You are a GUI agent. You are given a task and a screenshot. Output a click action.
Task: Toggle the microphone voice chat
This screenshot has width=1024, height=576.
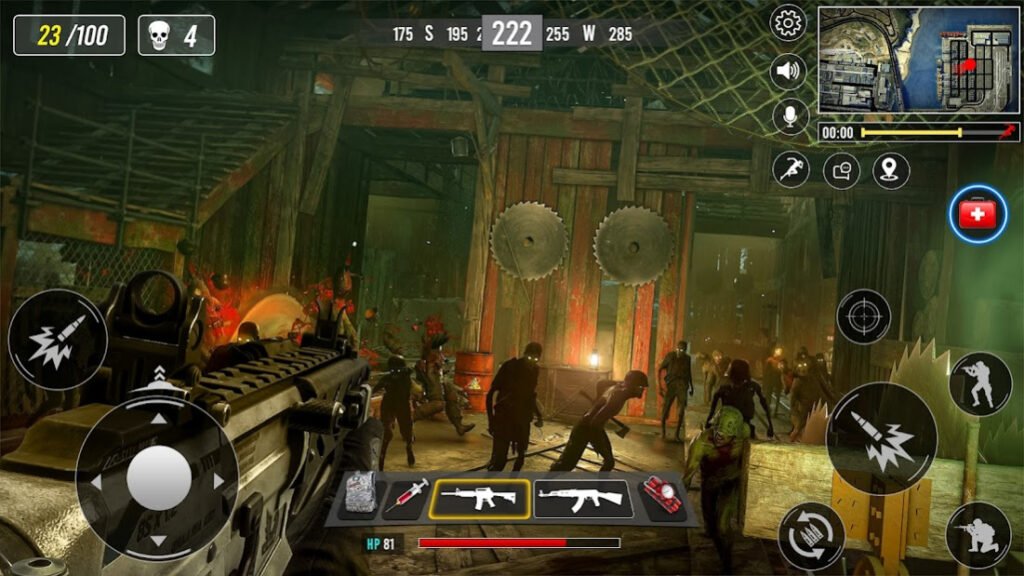790,117
